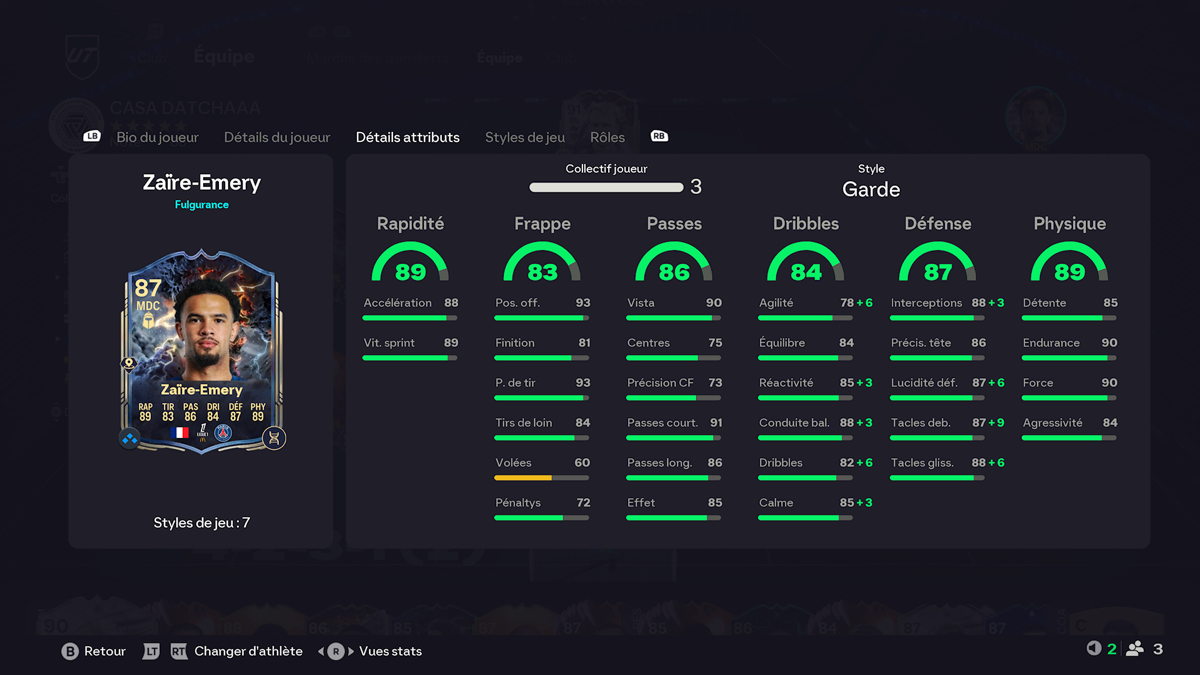Choose Changer d'athlète option
This screenshot has height=675, width=1200.
248,651
